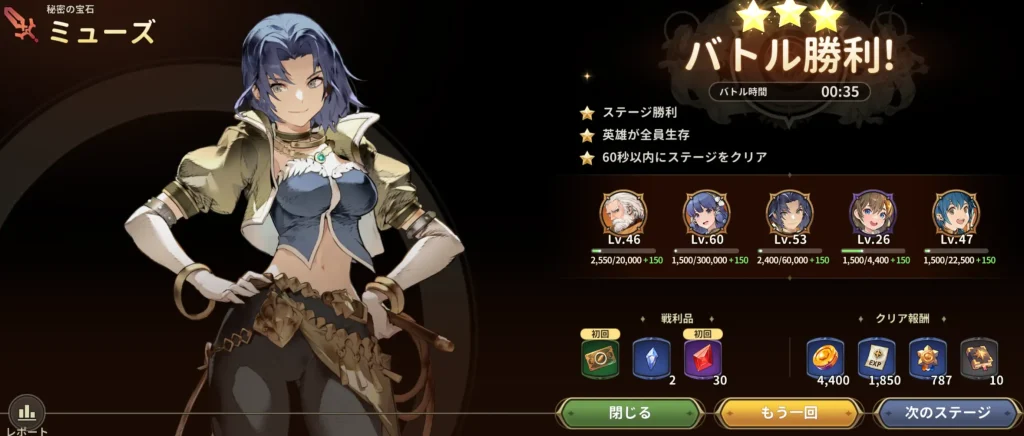Replay the stage with もう一回

pyautogui.click(x=789, y=412)
